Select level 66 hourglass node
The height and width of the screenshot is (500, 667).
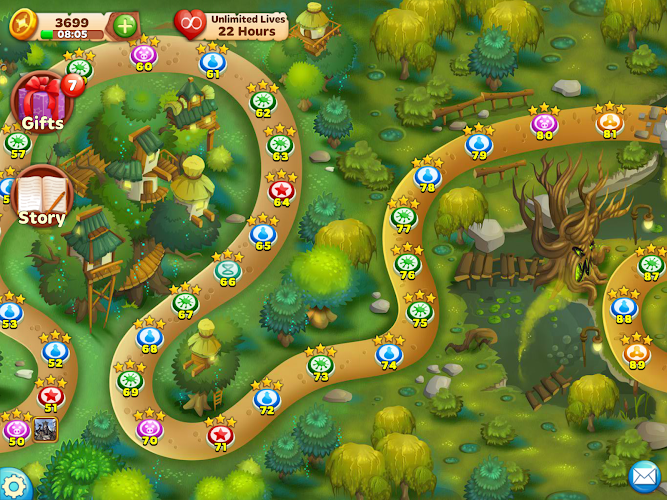228,269
